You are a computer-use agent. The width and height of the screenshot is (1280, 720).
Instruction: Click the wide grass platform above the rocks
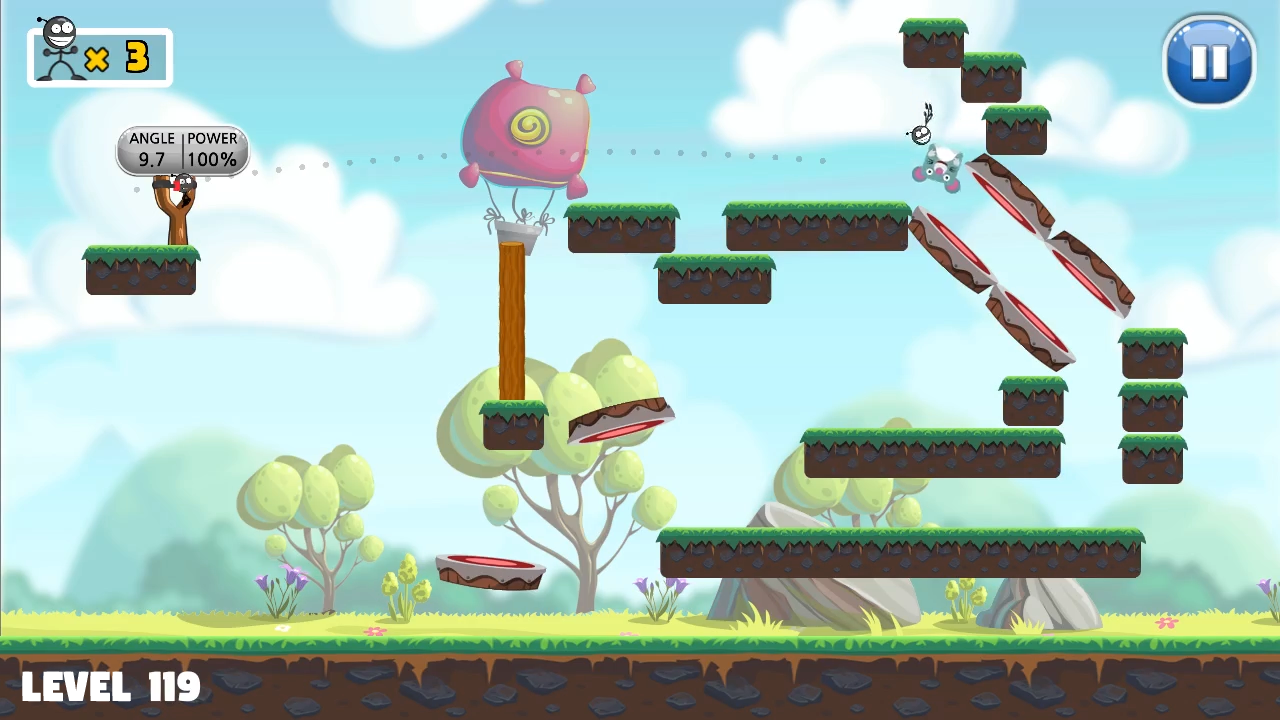(x=900, y=550)
